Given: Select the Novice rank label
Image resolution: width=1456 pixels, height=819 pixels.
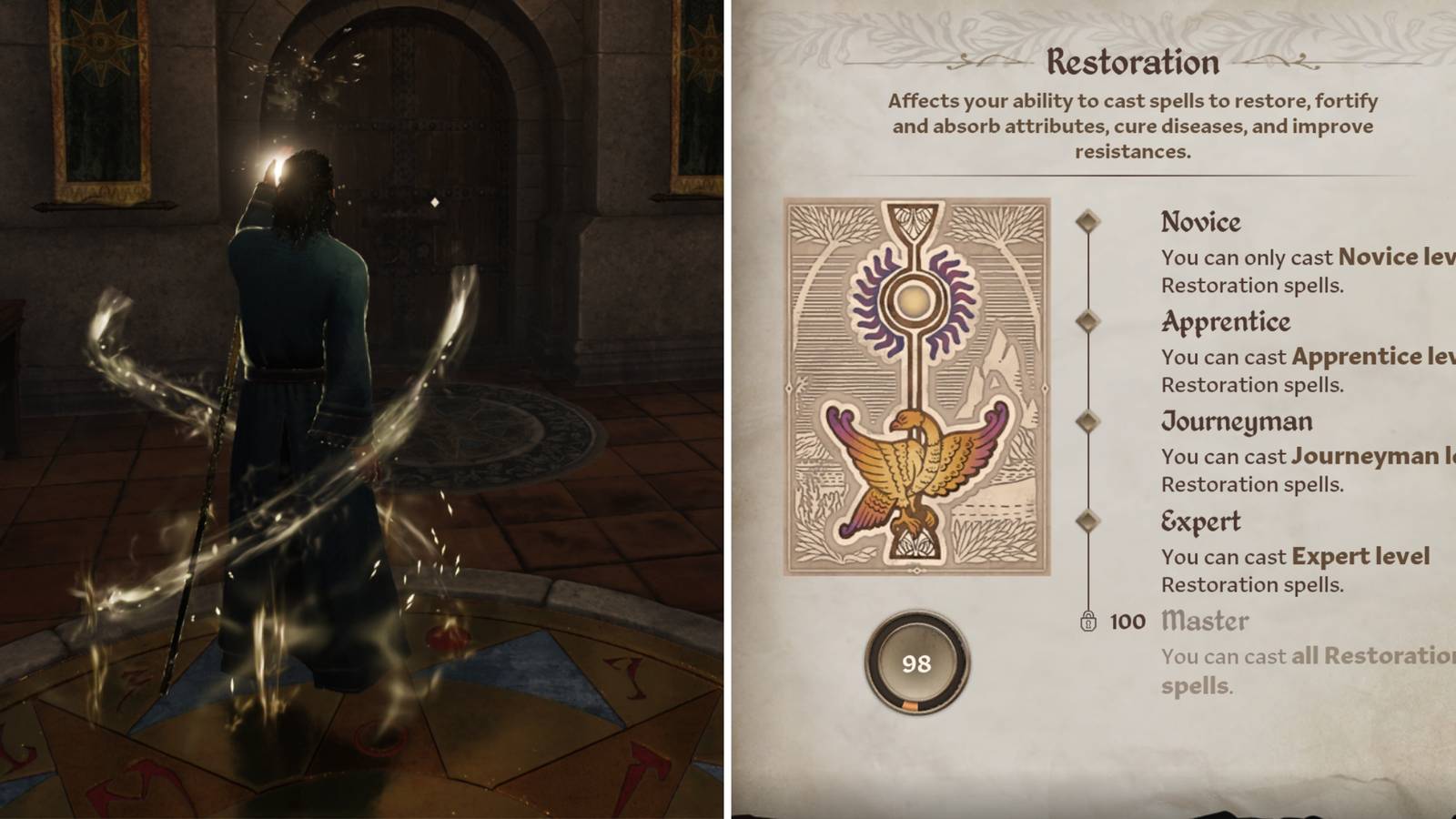Looking at the screenshot, I should pyautogui.click(x=1200, y=221).
